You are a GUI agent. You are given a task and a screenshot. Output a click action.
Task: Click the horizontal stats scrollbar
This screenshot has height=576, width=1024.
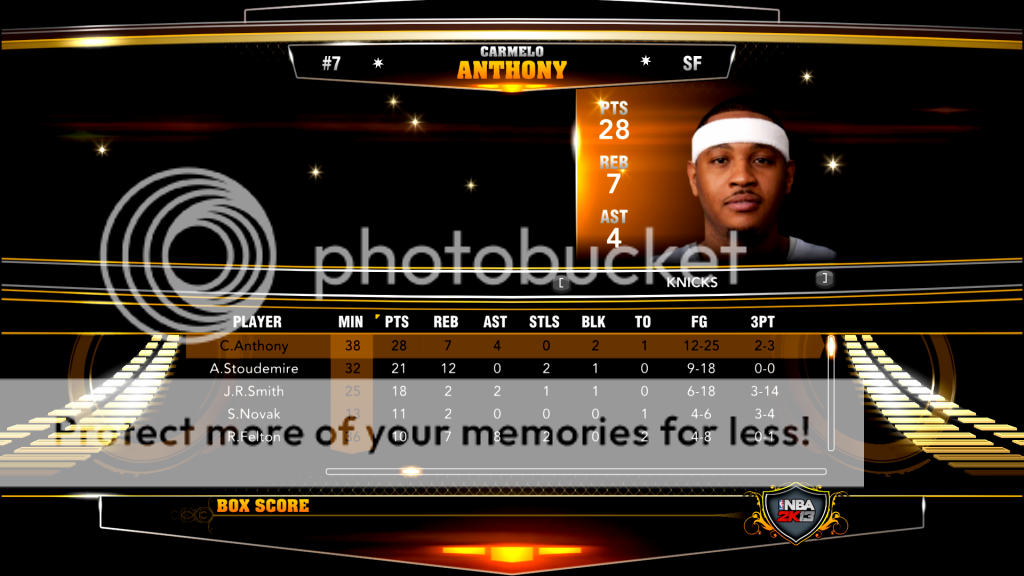576,471
